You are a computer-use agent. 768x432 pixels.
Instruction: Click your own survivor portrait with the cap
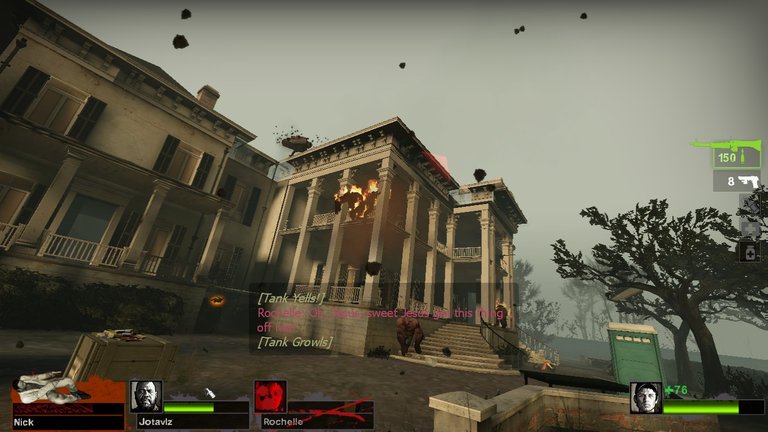coord(646,398)
